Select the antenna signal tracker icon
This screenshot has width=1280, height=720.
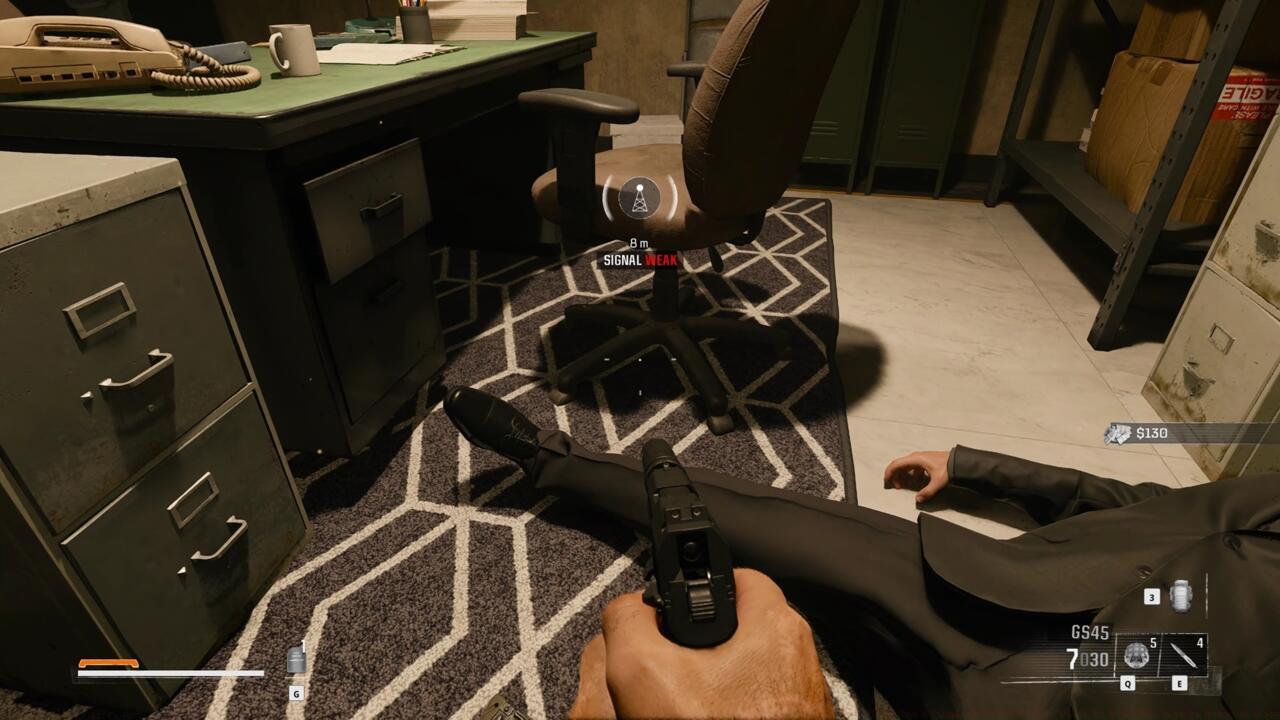pyautogui.click(x=637, y=200)
